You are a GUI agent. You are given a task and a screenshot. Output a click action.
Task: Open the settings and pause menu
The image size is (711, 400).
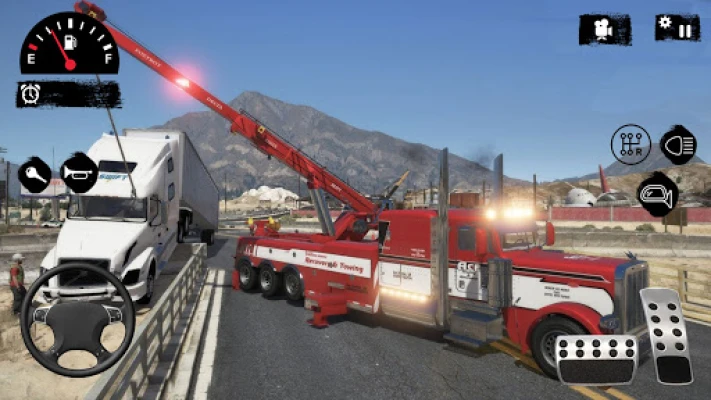click(x=677, y=27)
